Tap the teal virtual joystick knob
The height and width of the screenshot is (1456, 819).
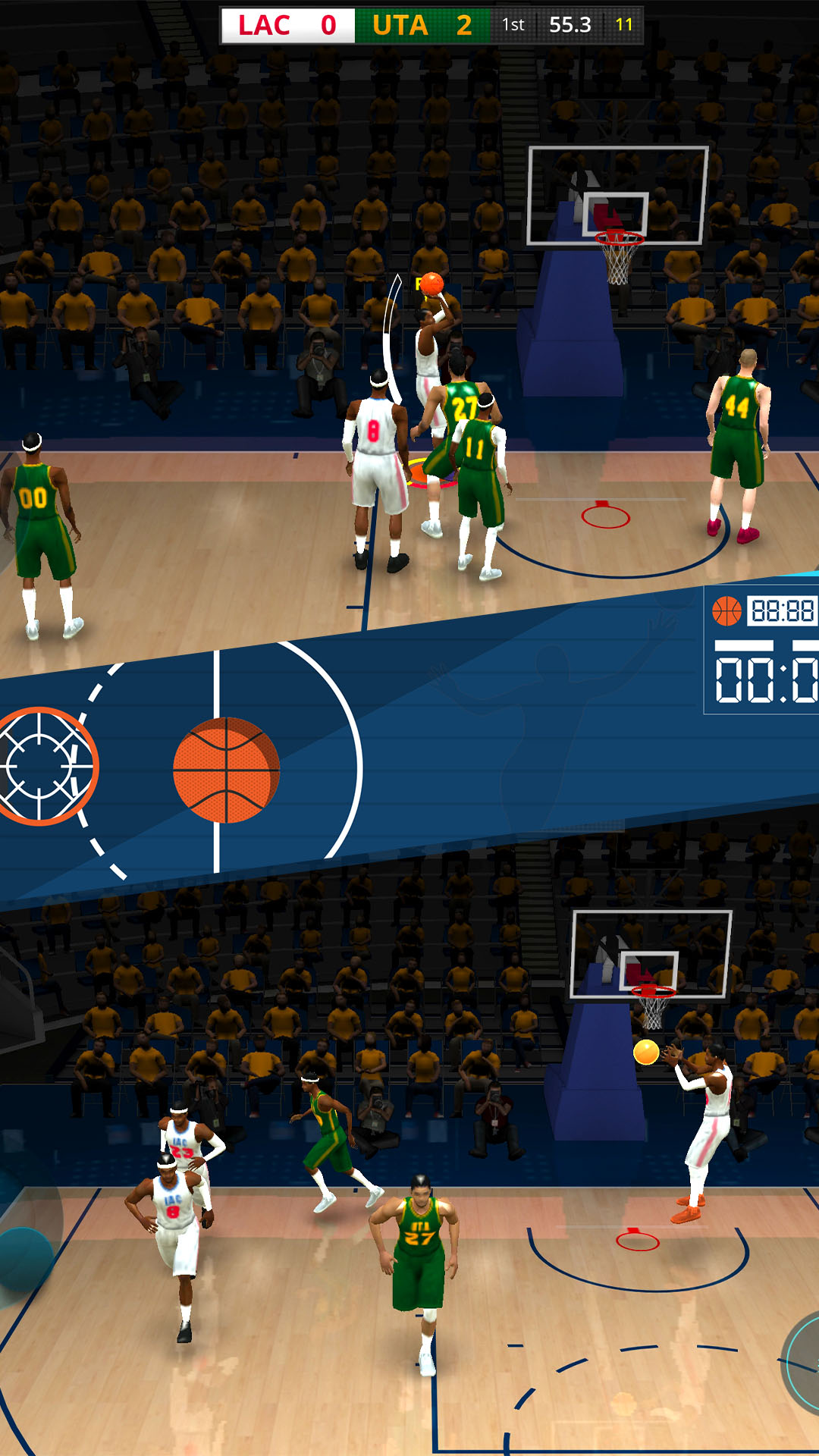pyautogui.click(x=23, y=1257)
